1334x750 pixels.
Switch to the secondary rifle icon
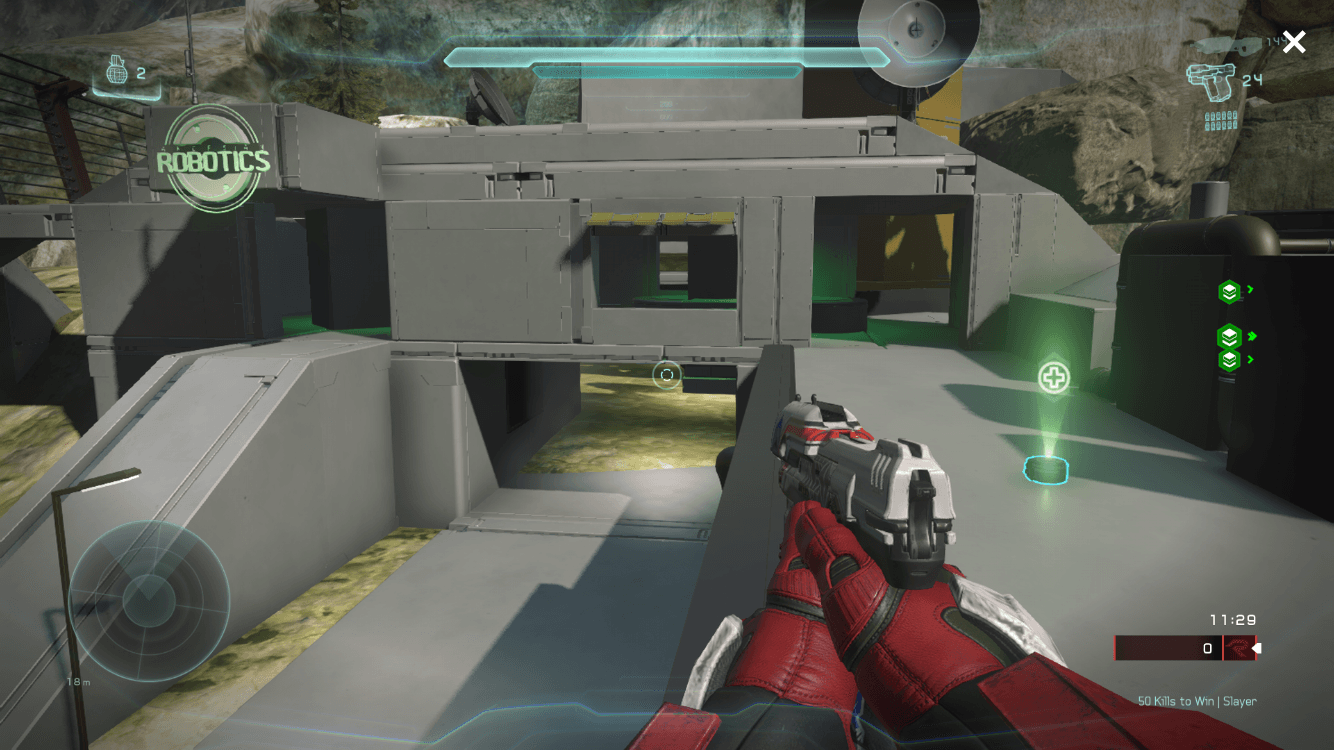pos(1228,45)
